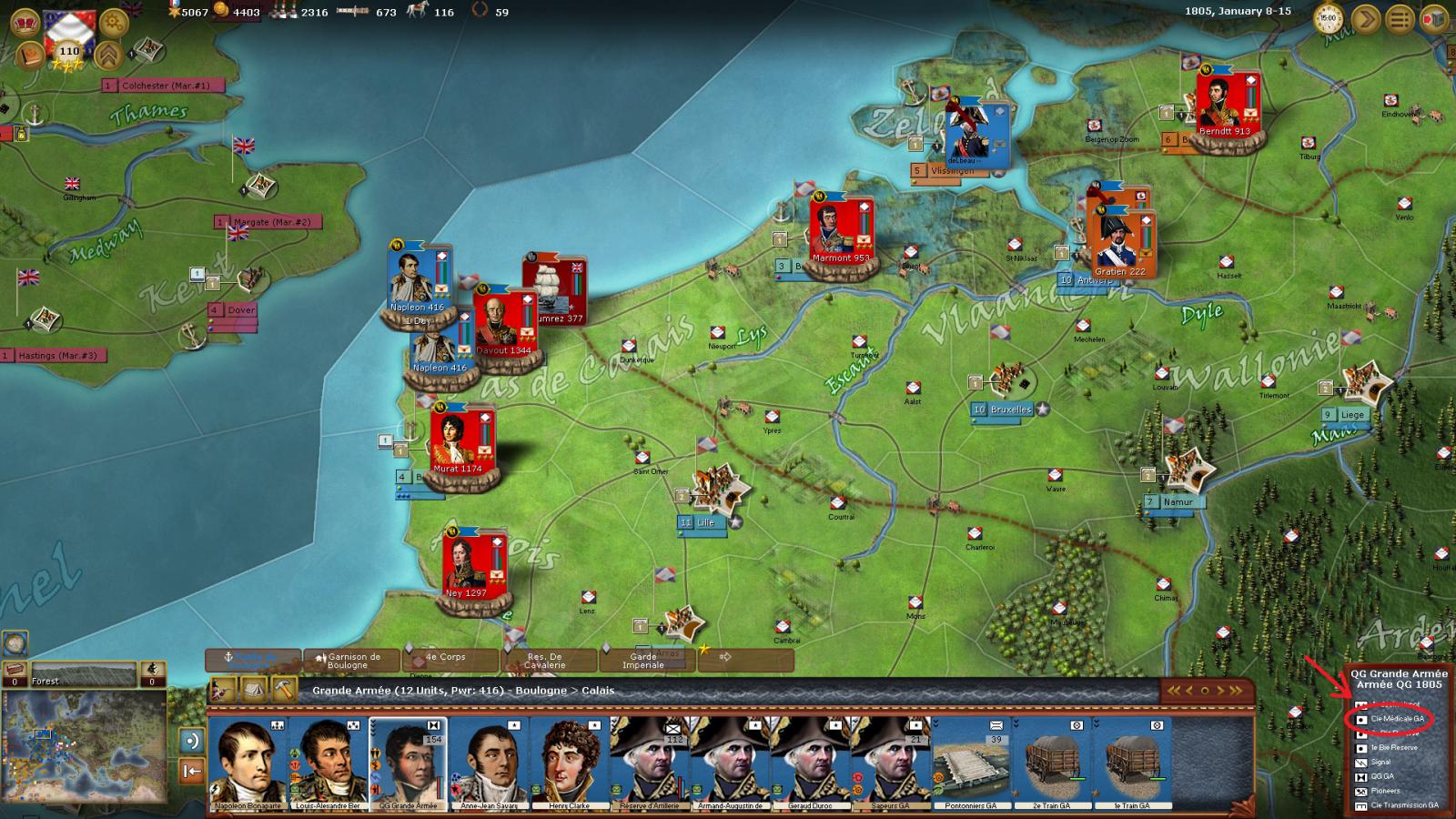Select the Napoleon Bonaparte unit card
Image resolution: width=1456 pixels, height=819 pixels.
point(247,763)
